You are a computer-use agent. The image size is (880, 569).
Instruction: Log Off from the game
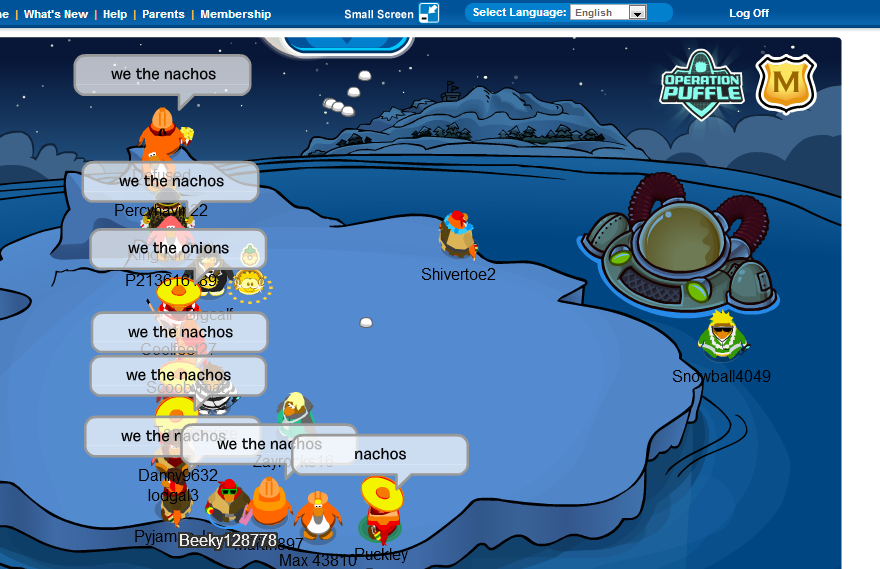(749, 13)
